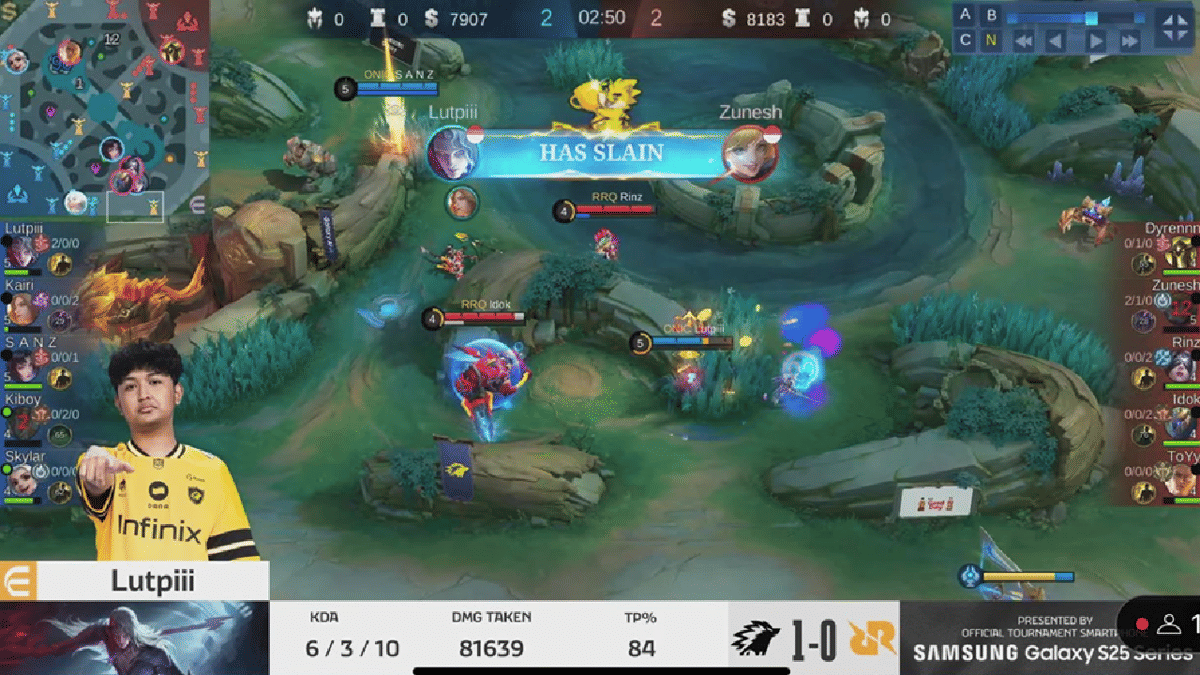This screenshot has width=1200, height=675.
Task: Click the four-arrow camera movement pad
Action: [1172, 27]
